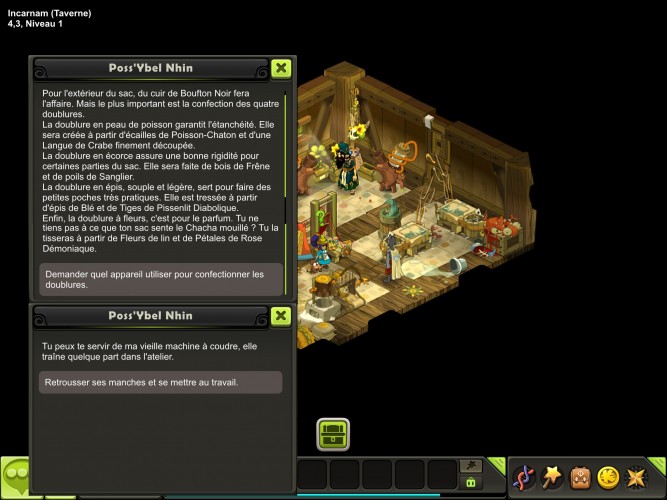Image resolution: width=667 pixels, height=500 pixels.
Task: Toggle the green padlock on the shortcut bar
Action: click(x=470, y=483)
